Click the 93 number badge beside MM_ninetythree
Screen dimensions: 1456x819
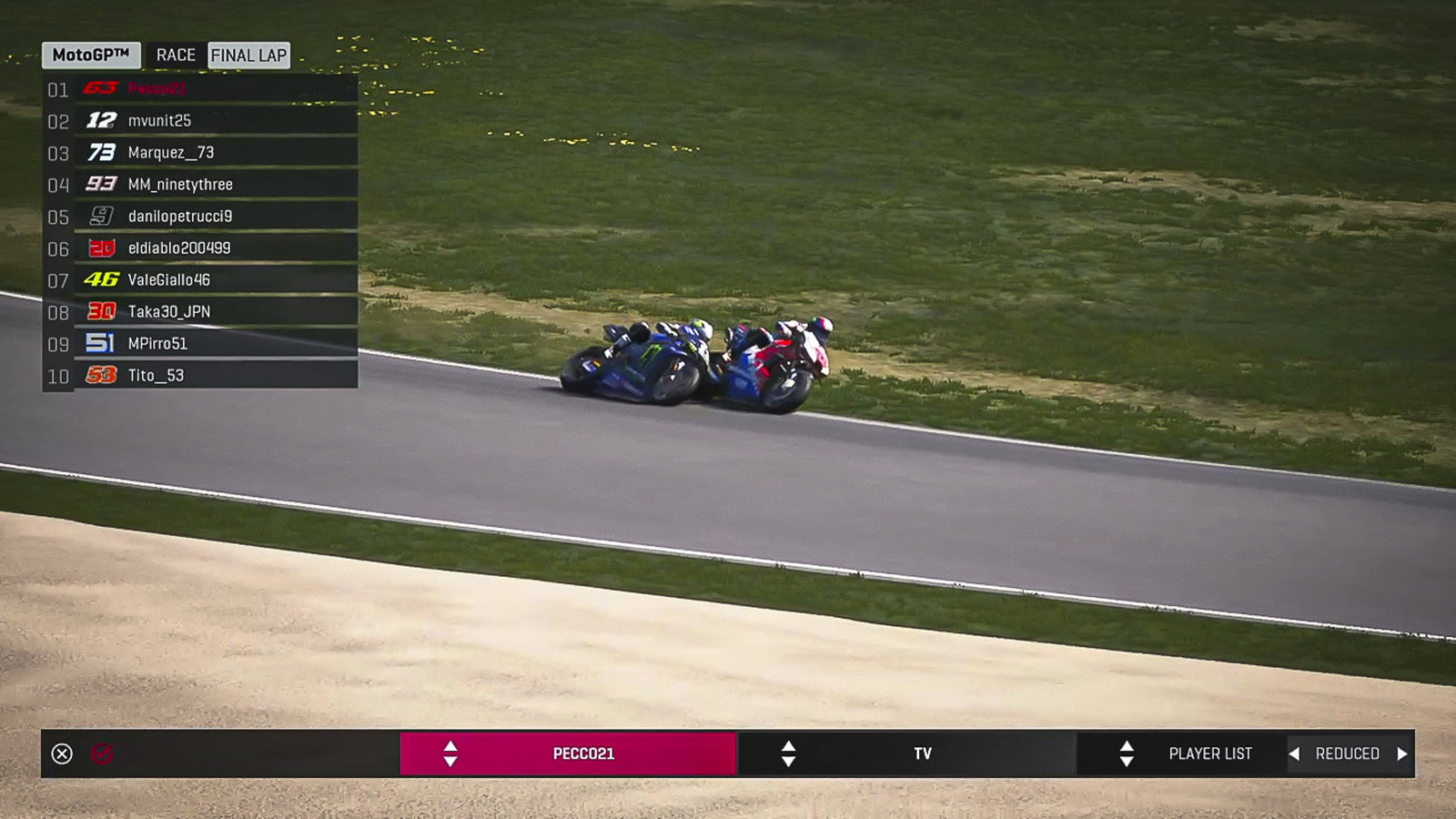[103, 184]
